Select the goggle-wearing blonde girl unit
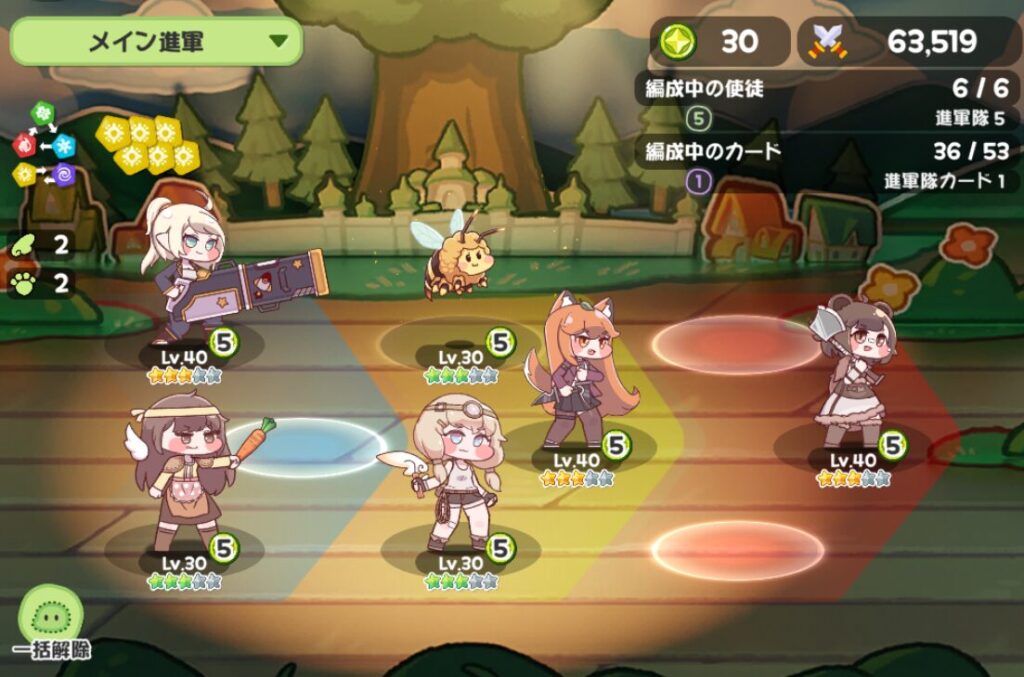Image resolution: width=1024 pixels, height=677 pixels. (x=457, y=470)
